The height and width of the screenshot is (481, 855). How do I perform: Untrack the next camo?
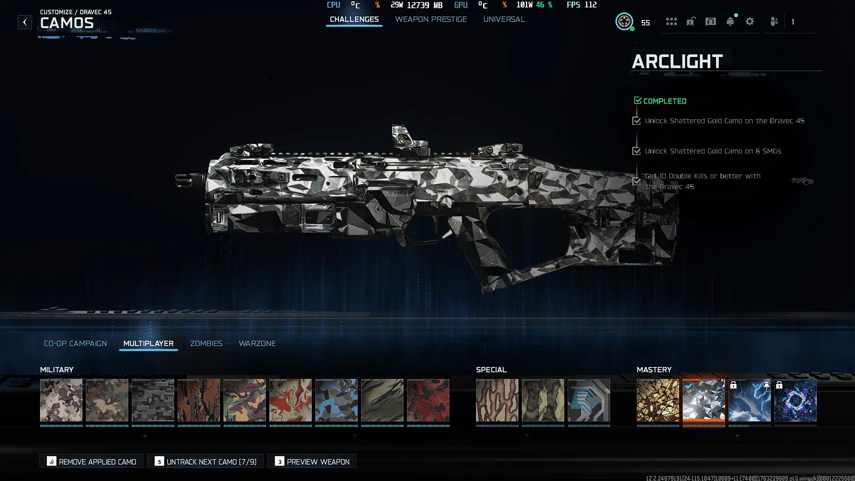(x=205, y=461)
